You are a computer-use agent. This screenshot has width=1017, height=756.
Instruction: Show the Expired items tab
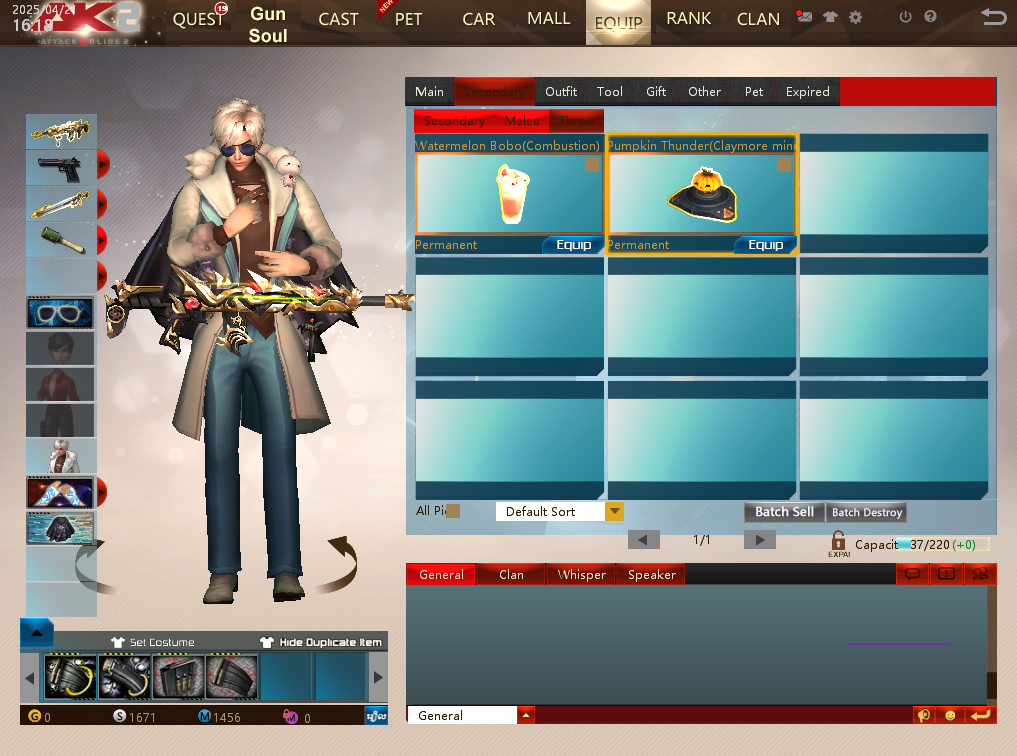pos(807,92)
